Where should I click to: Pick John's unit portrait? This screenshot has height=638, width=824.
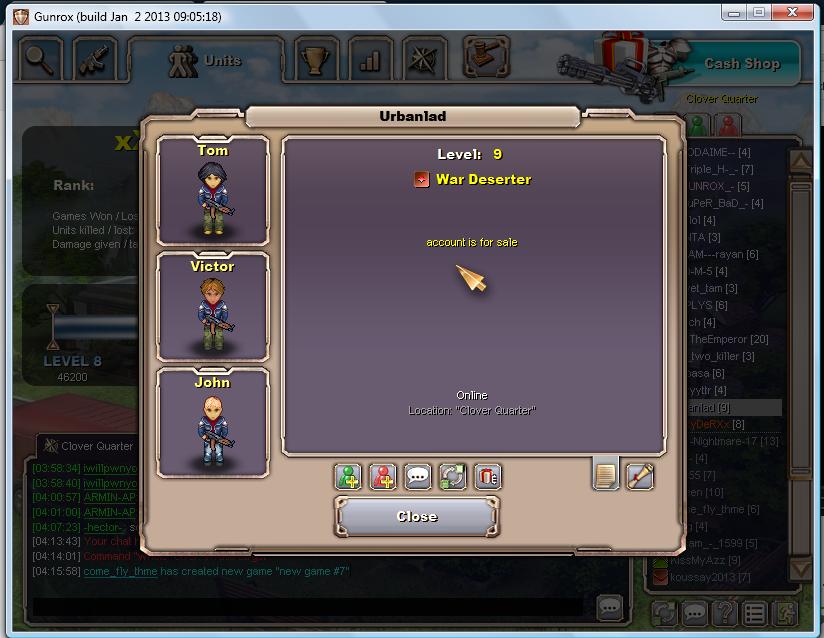(x=213, y=423)
